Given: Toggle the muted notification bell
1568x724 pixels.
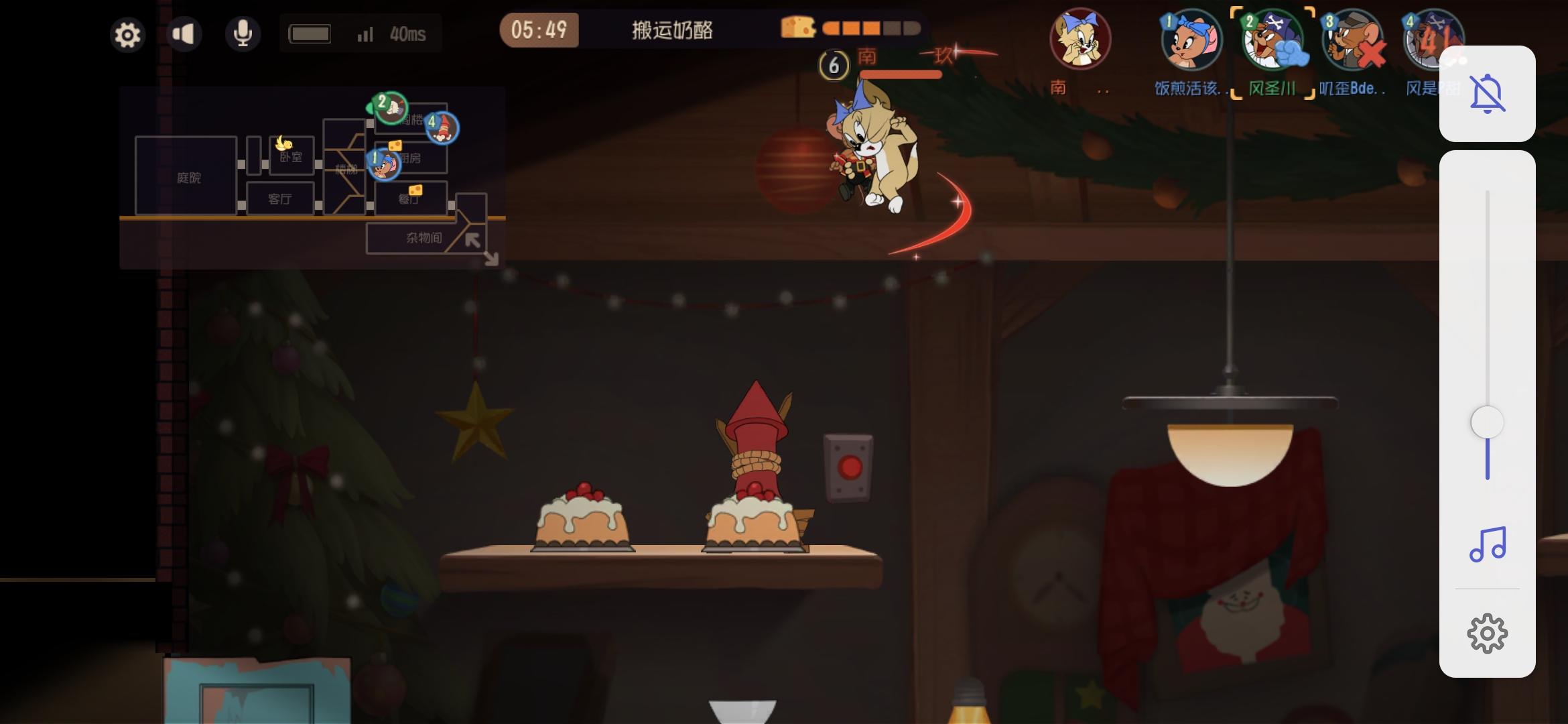Looking at the screenshot, I should (x=1487, y=93).
